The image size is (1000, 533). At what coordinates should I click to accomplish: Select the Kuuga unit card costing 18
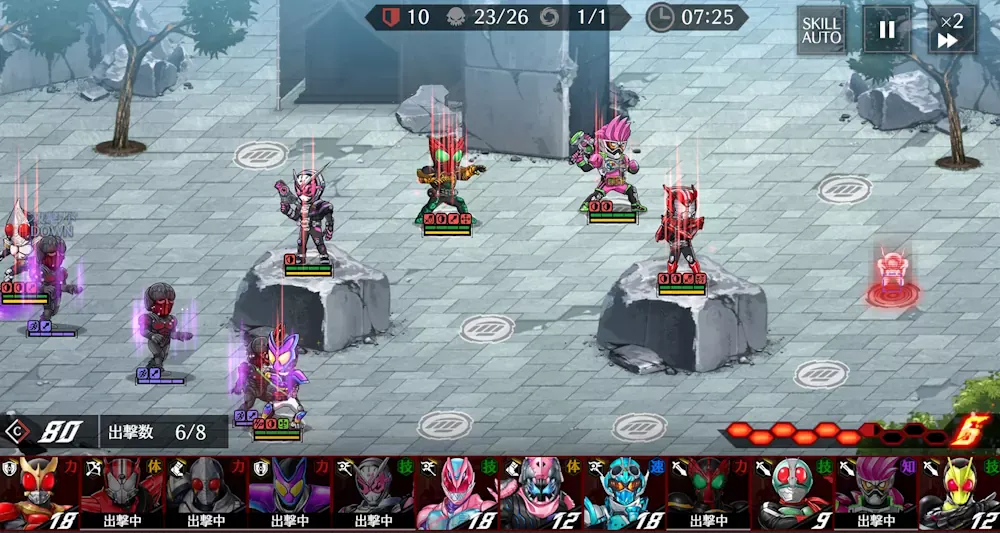point(40,492)
